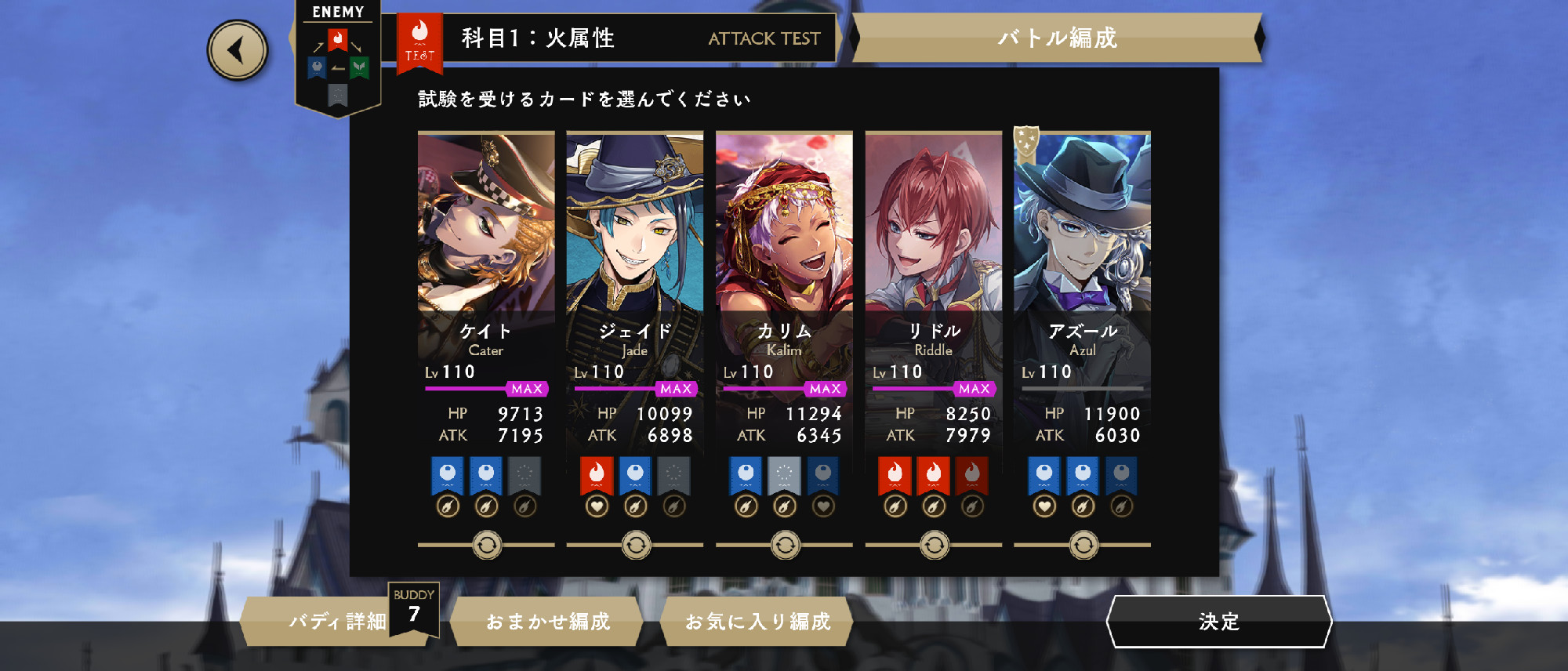Confirm the lineup with 決定
This screenshot has width=1568, height=671.
point(1218,622)
